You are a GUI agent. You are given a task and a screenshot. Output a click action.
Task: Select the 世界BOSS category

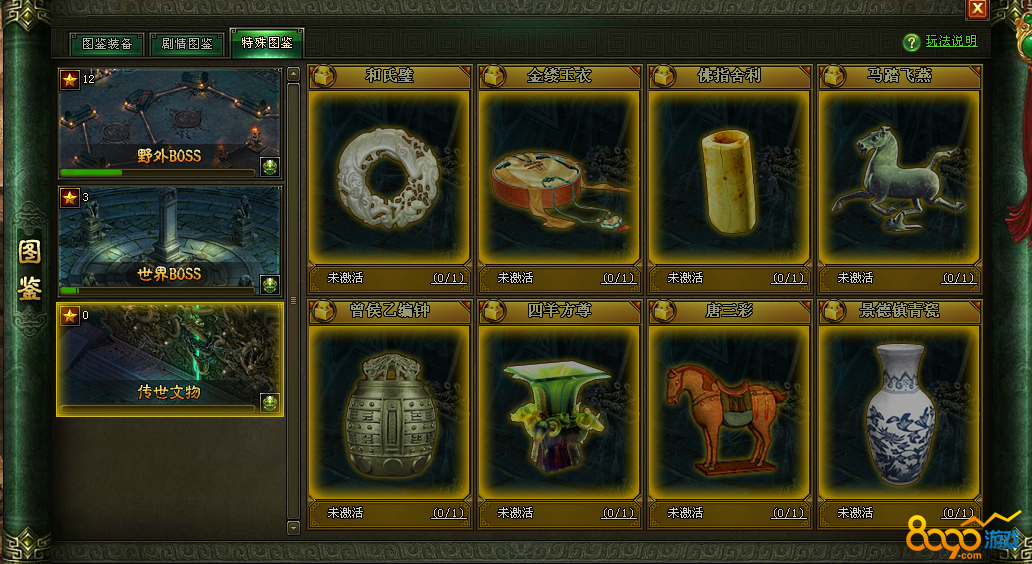169,240
